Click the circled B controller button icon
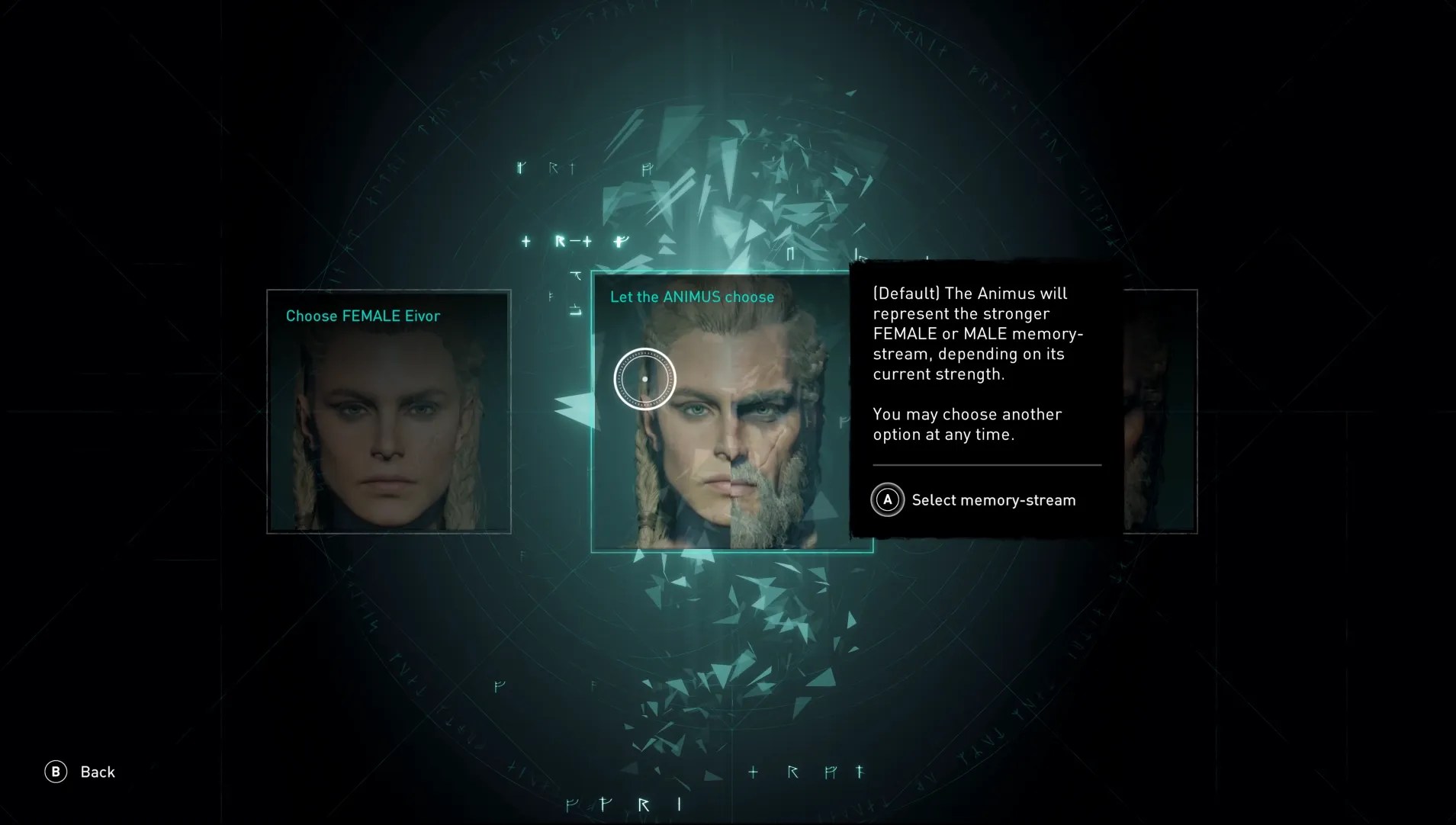Image resolution: width=1456 pixels, height=825 pixels. pyautogui.click(x=55, y=772)
